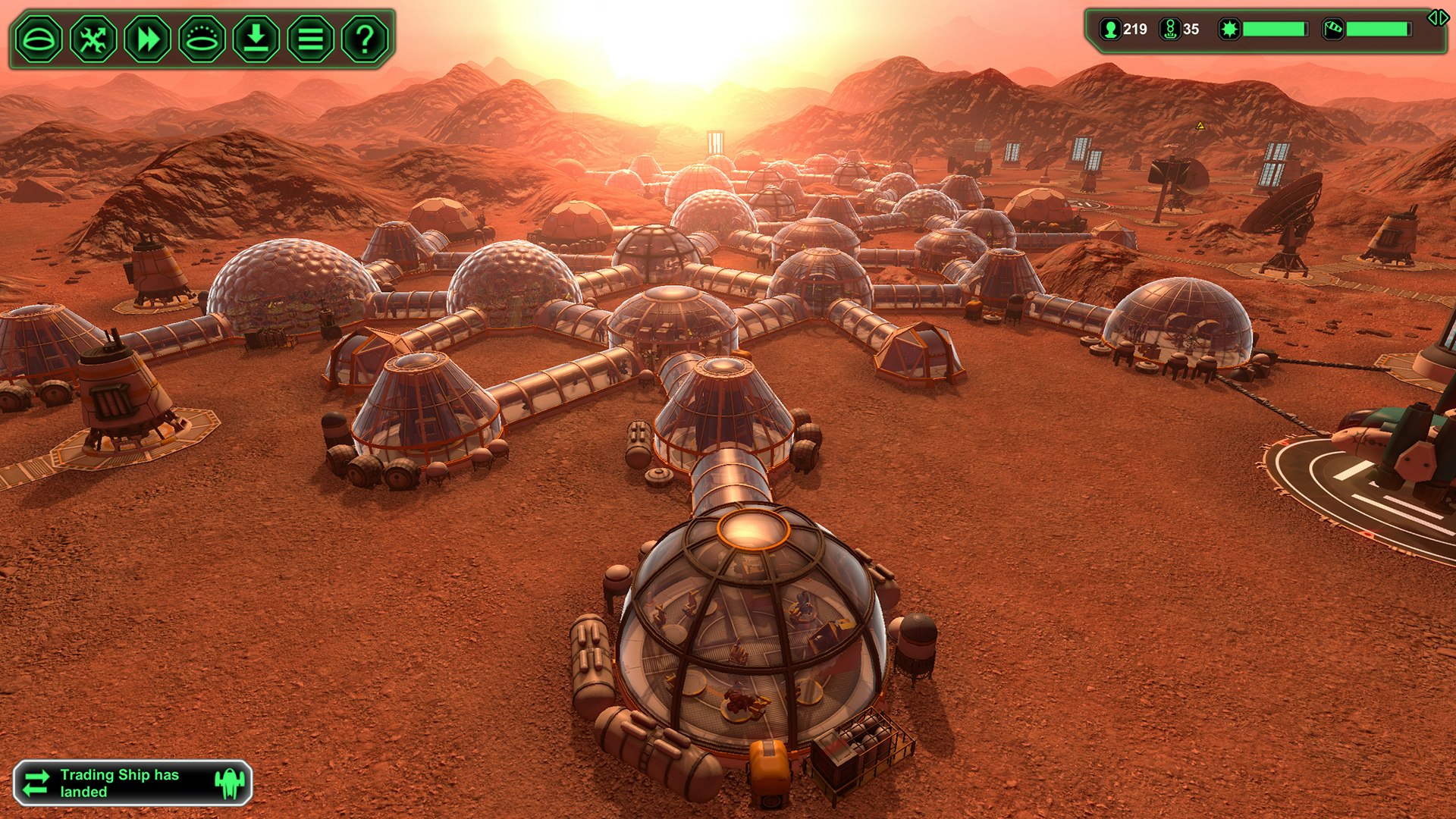Select the crossed-tools build icon in the toolbar
Viewport: 1456px width, 819px height.
(x=93, y=36)
